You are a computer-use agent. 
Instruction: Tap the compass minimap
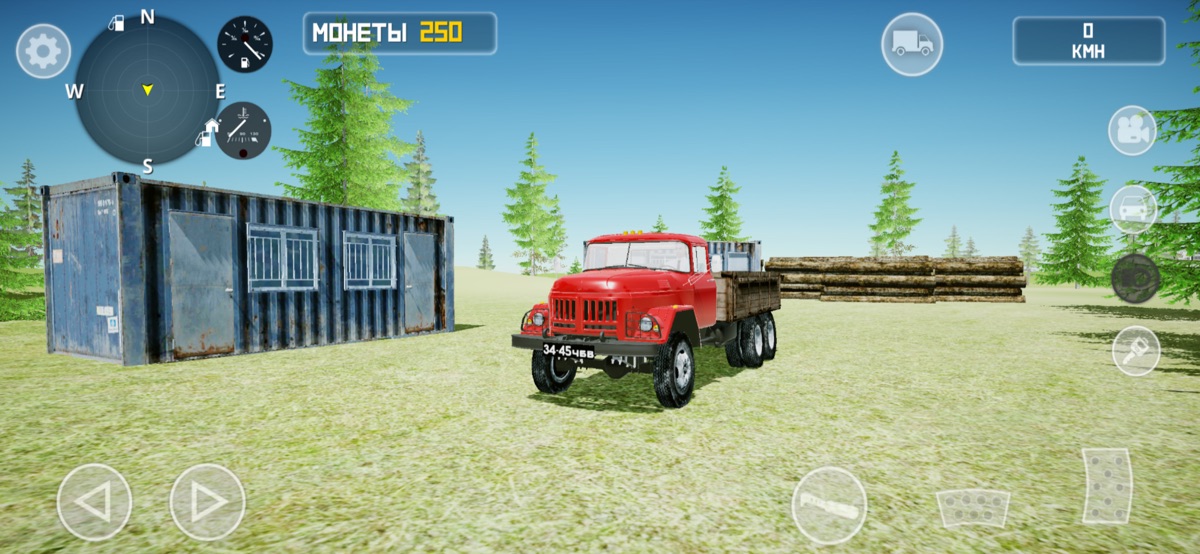(147, 90)
